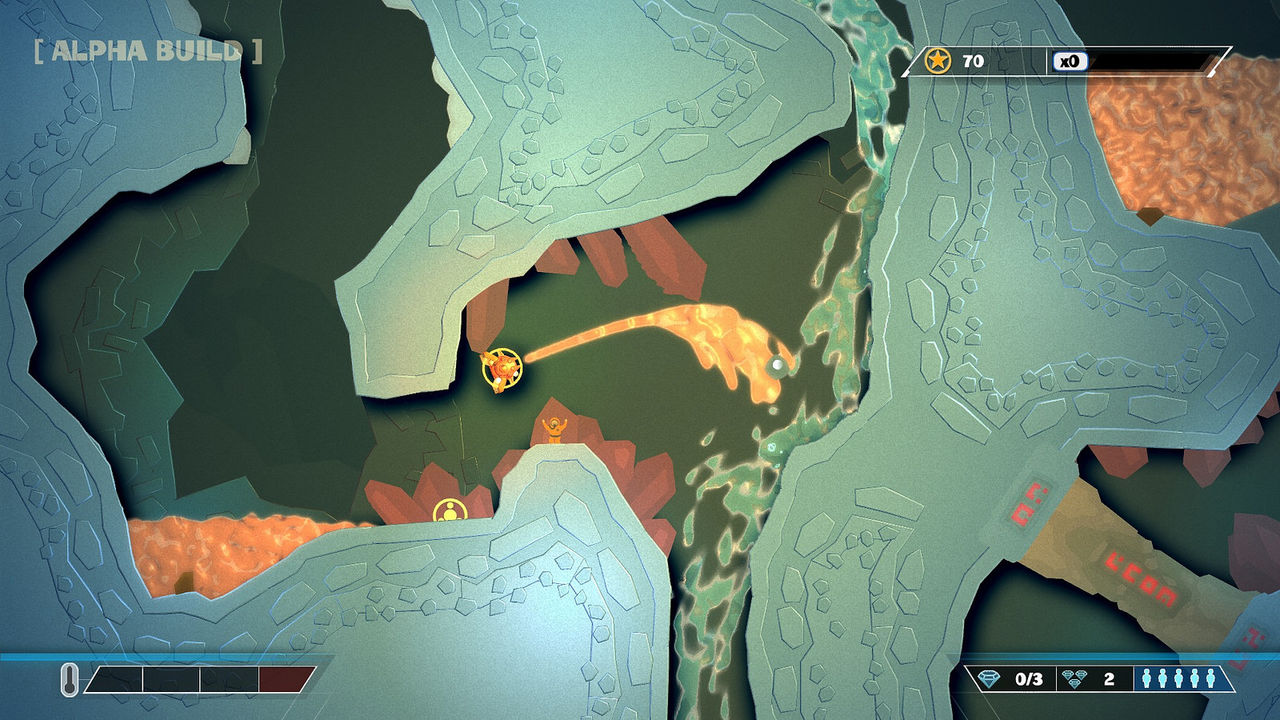This screenshot has height=720, width=1280.
Task: Toggle the second survivor figure icon
Action: [x=1163, y=678]
